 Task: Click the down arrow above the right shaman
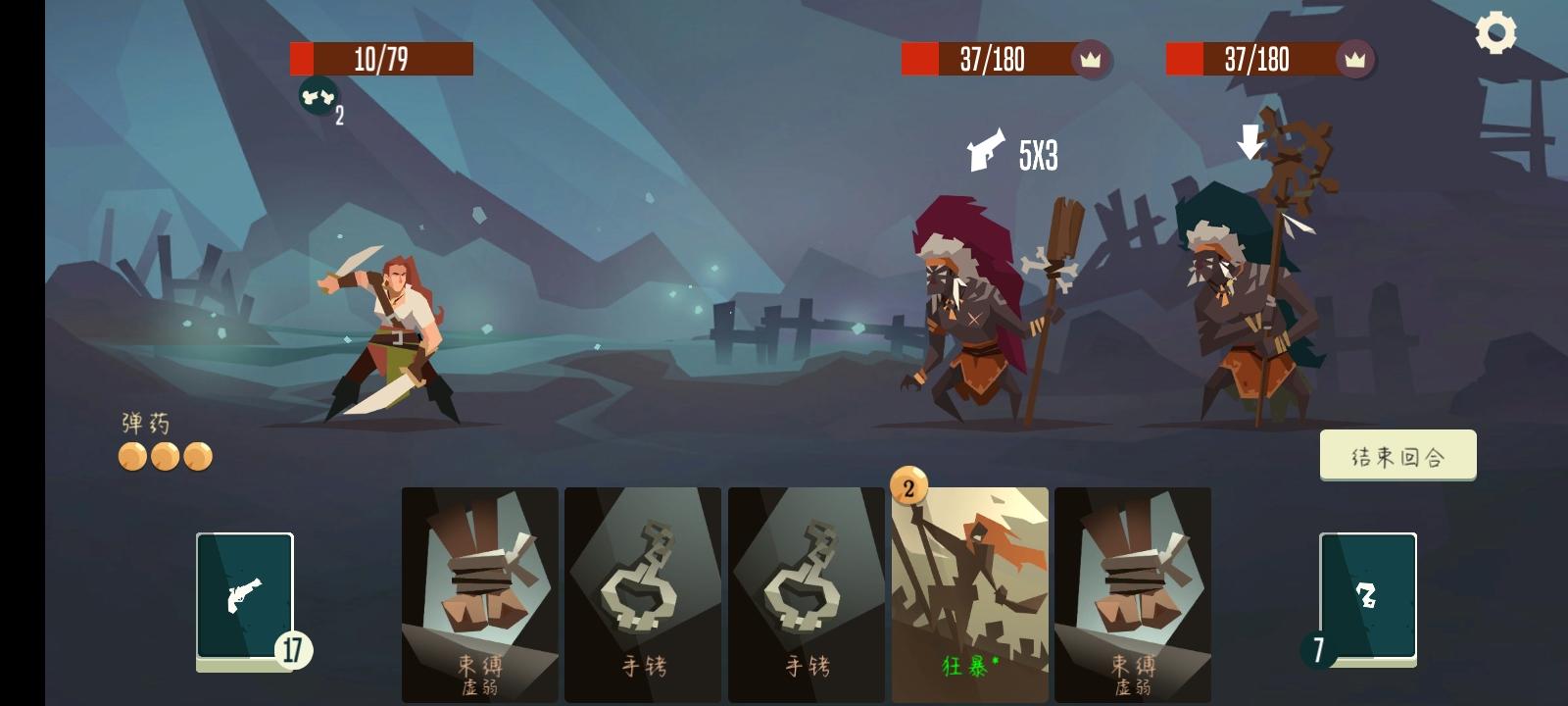[1249, 143]
